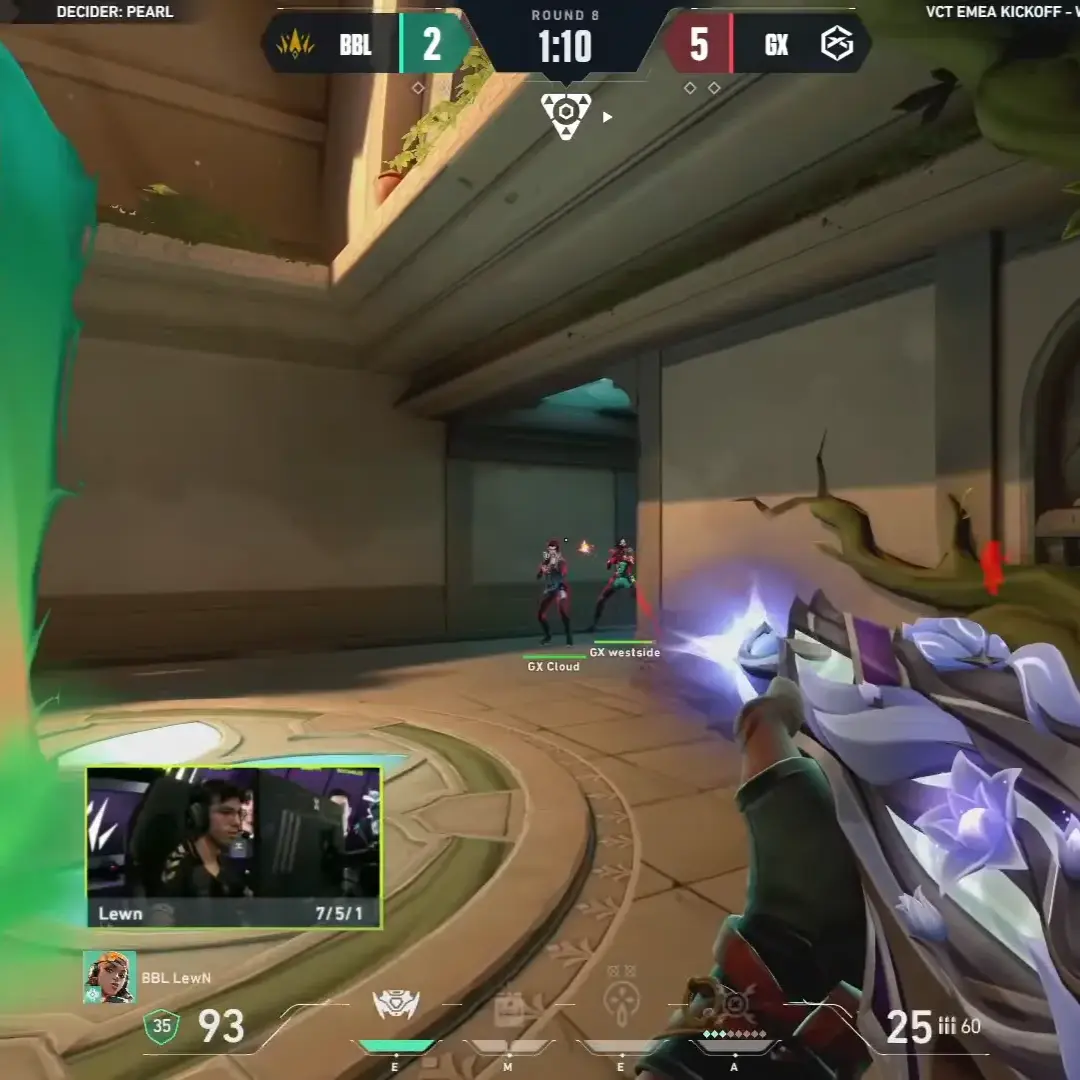Open BBL LewN's agent portrait
This screenshot has width=1080, height=1080.
[x=109, y=977]
